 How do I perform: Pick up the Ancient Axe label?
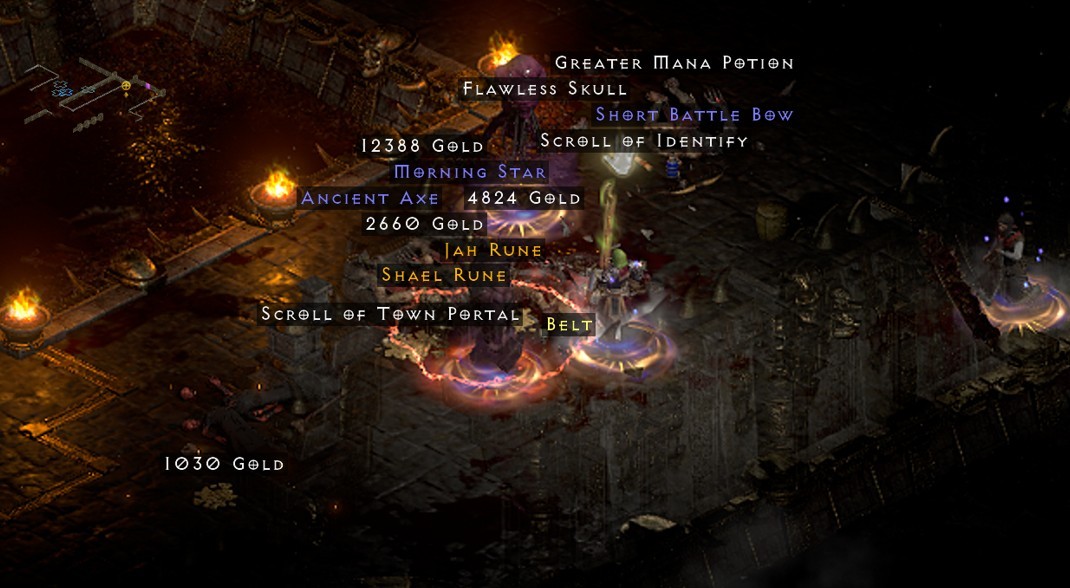[370, 198]
